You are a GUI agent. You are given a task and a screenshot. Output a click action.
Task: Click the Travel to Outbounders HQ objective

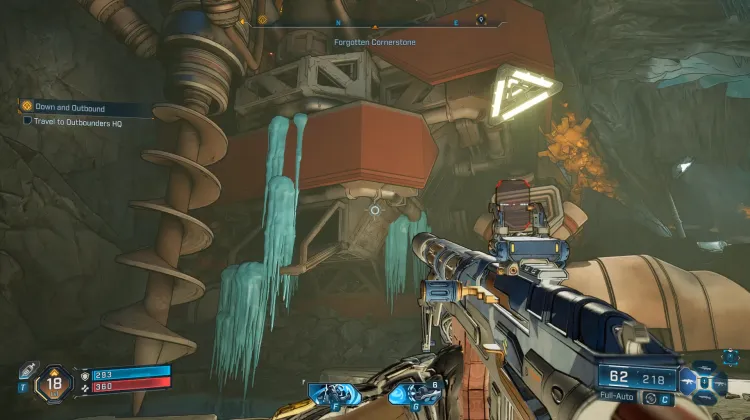(x=73, y=120)
